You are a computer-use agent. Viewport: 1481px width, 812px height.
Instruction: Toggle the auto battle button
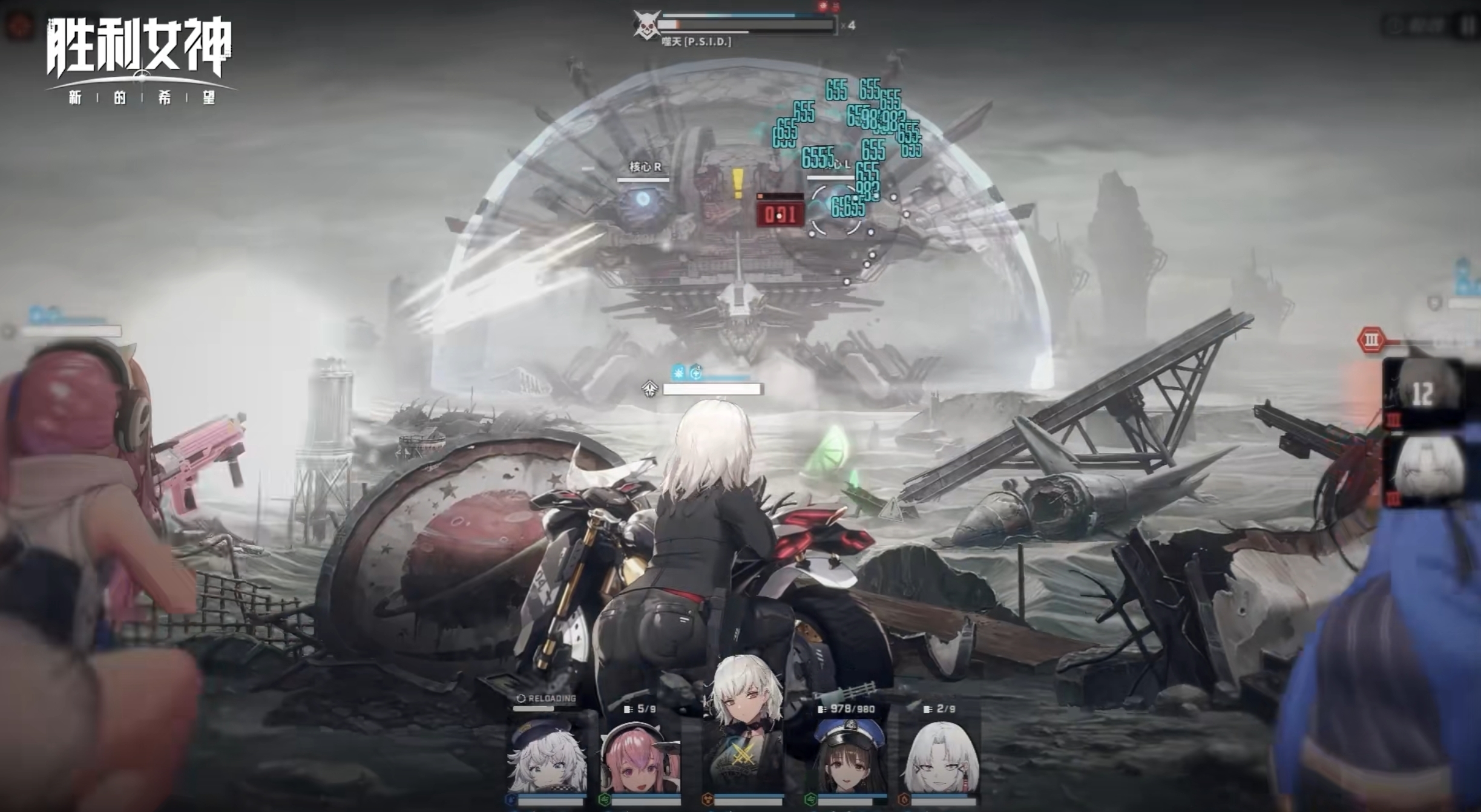[x=1416, y=25]
